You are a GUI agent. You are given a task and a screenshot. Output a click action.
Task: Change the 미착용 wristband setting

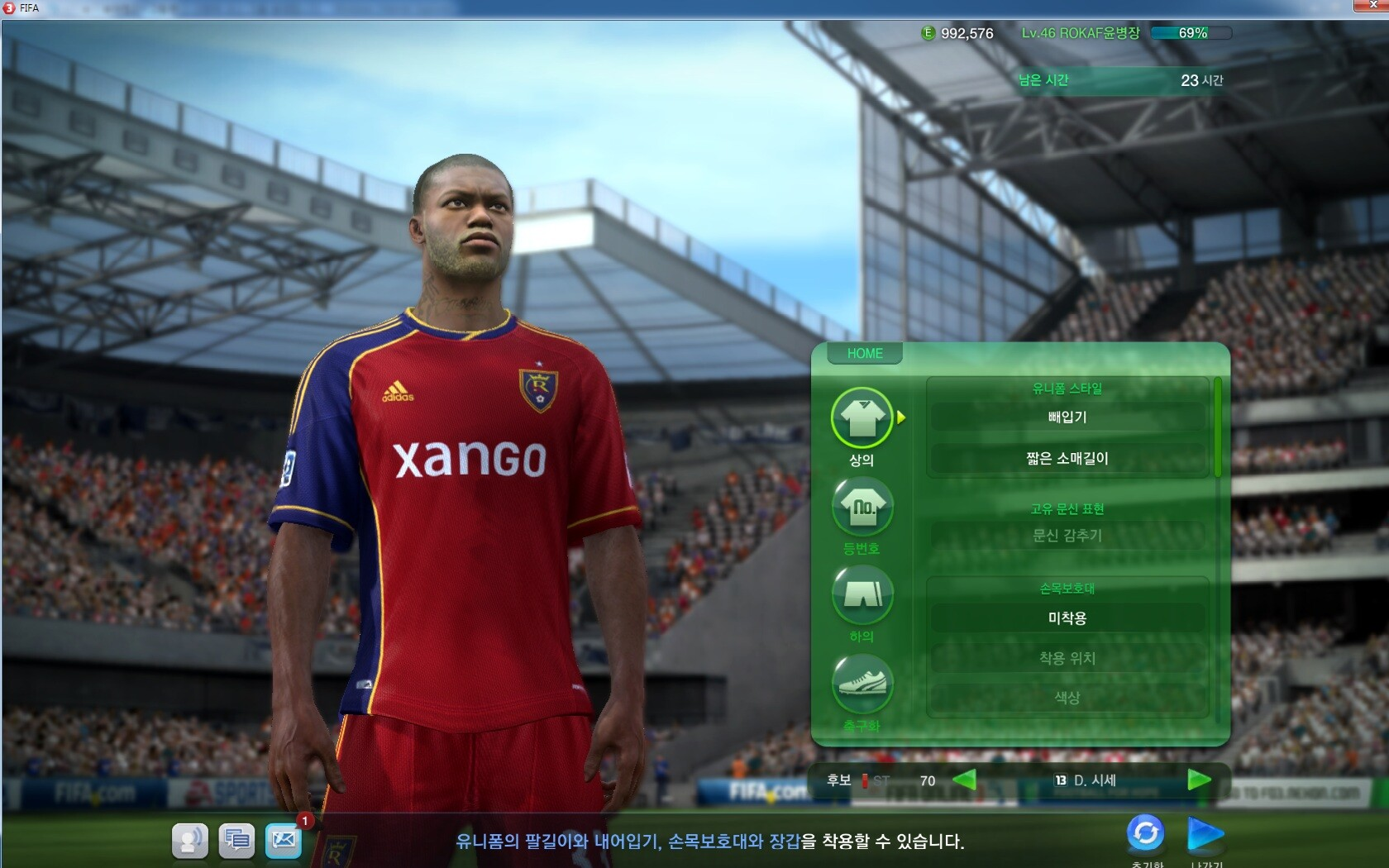click(1067, 618)
